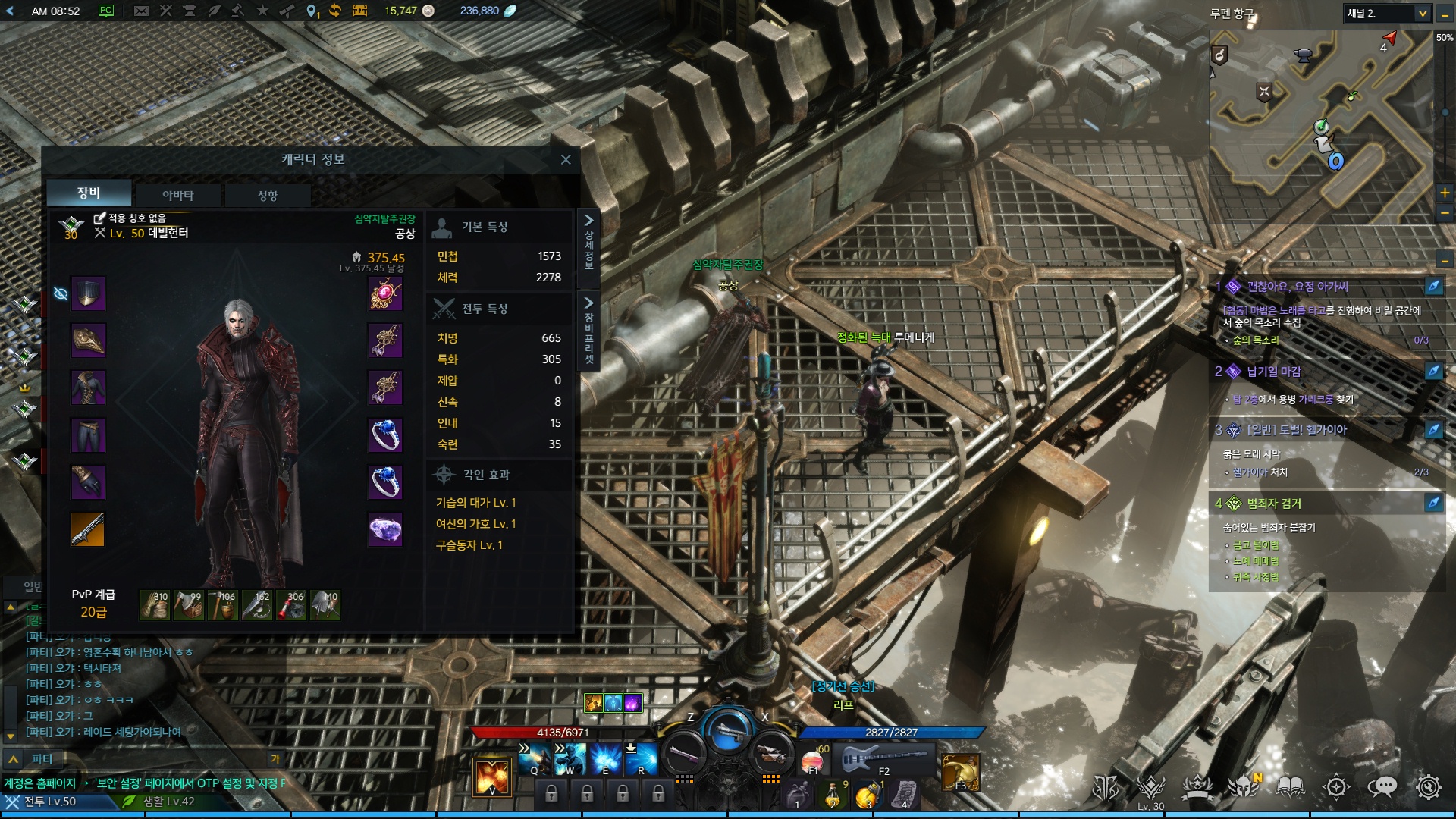
Task: Switch to the 아바타 tab
Action: pos(177,195)
